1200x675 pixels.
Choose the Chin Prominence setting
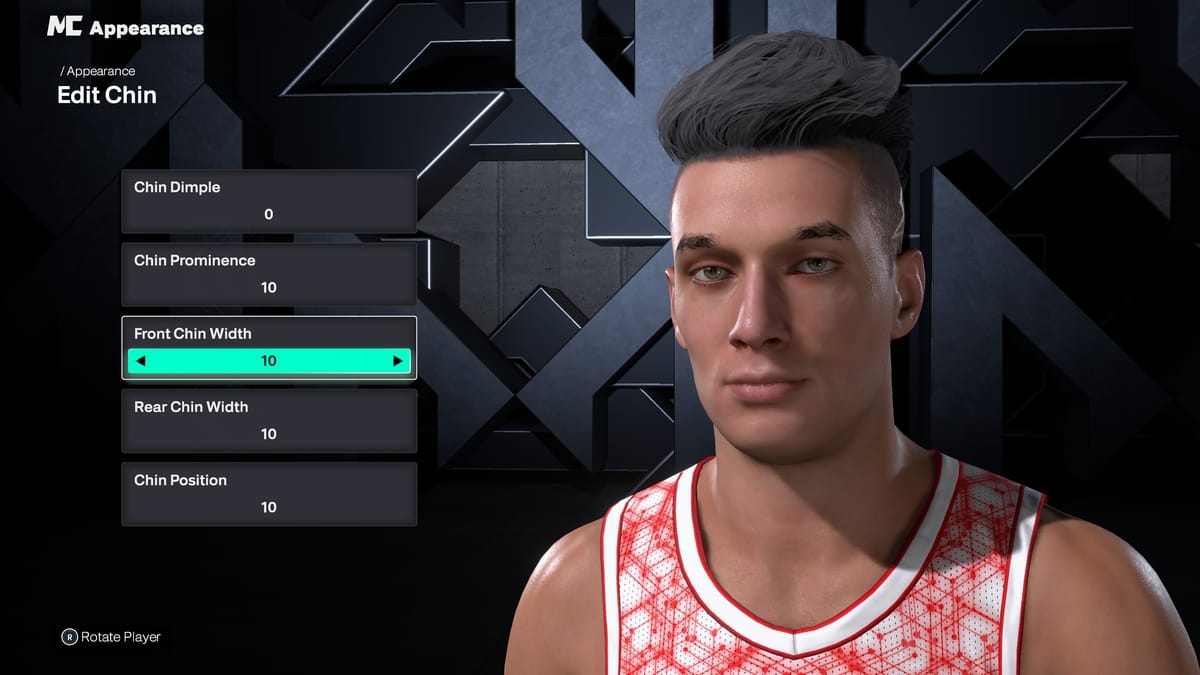(268, 274)
